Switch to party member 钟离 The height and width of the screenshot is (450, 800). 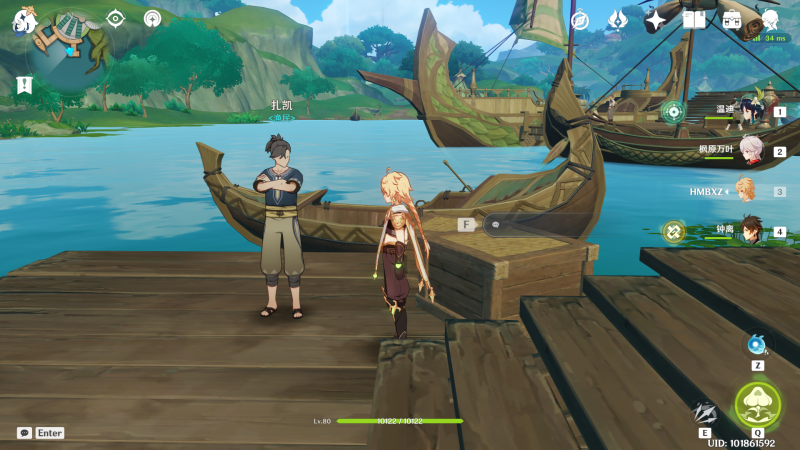(x=750, y=231)
